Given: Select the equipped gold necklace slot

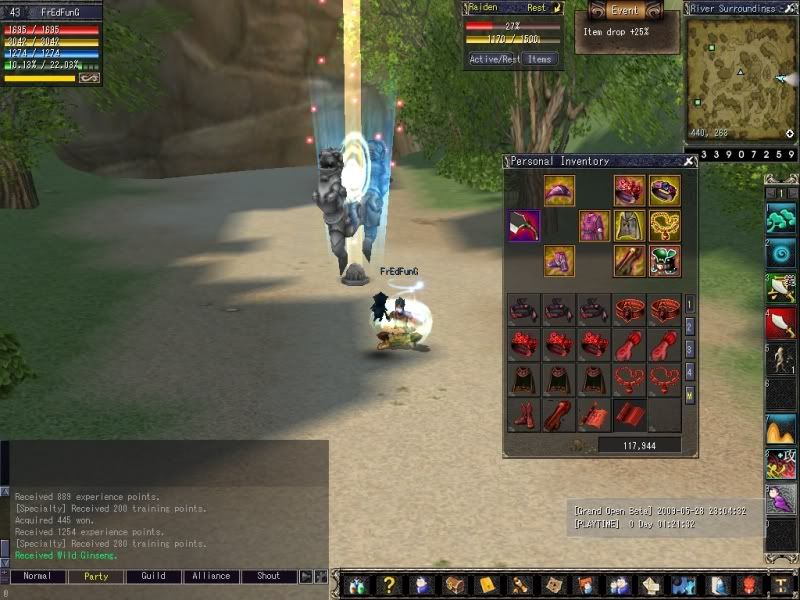Looking at the screenshot, I should 664,225.
